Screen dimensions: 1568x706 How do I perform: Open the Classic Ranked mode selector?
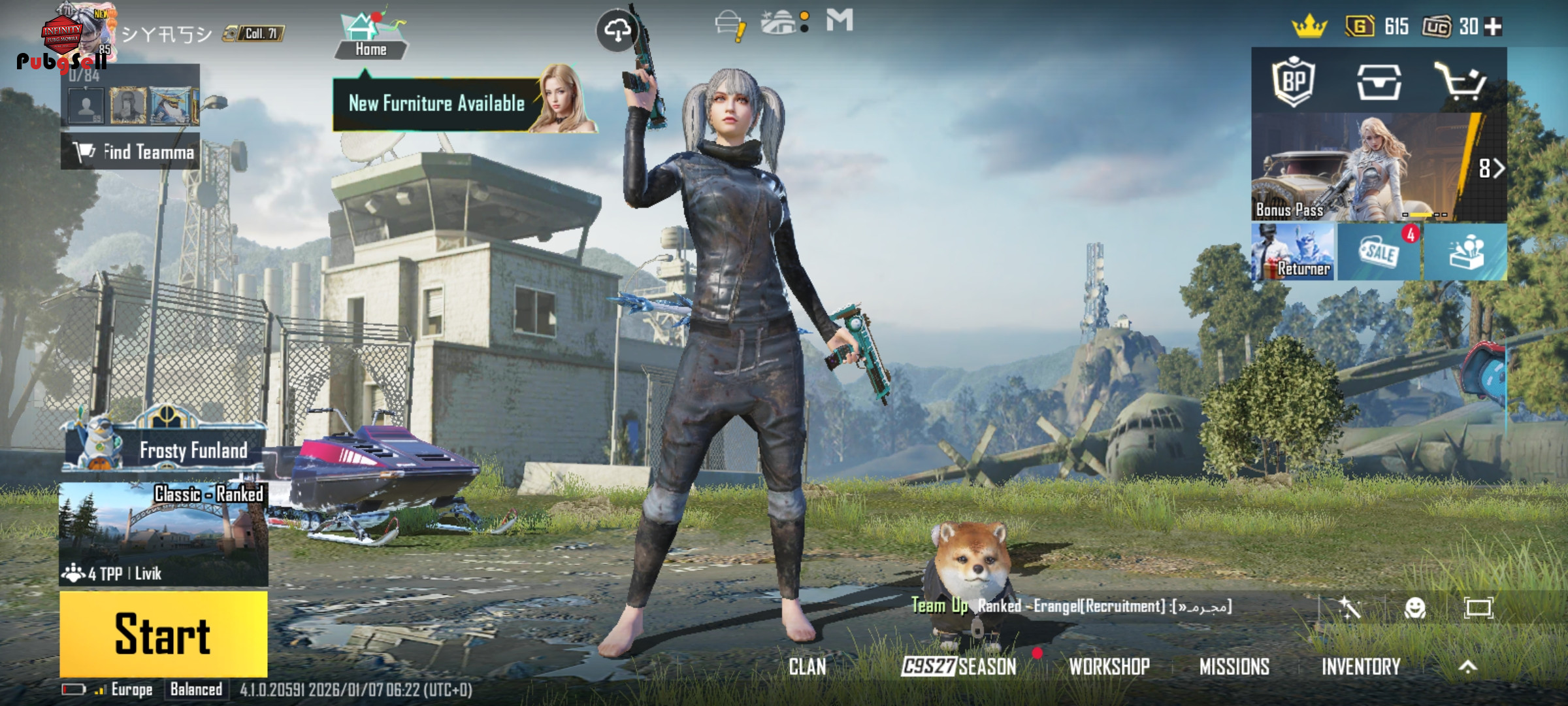163,534
